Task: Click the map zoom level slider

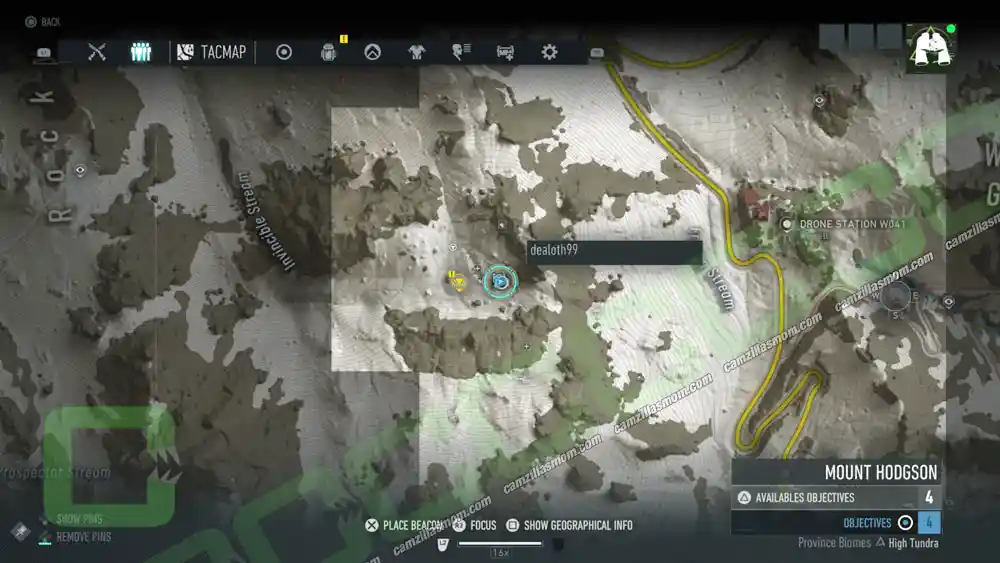Action: pos(499,544)
